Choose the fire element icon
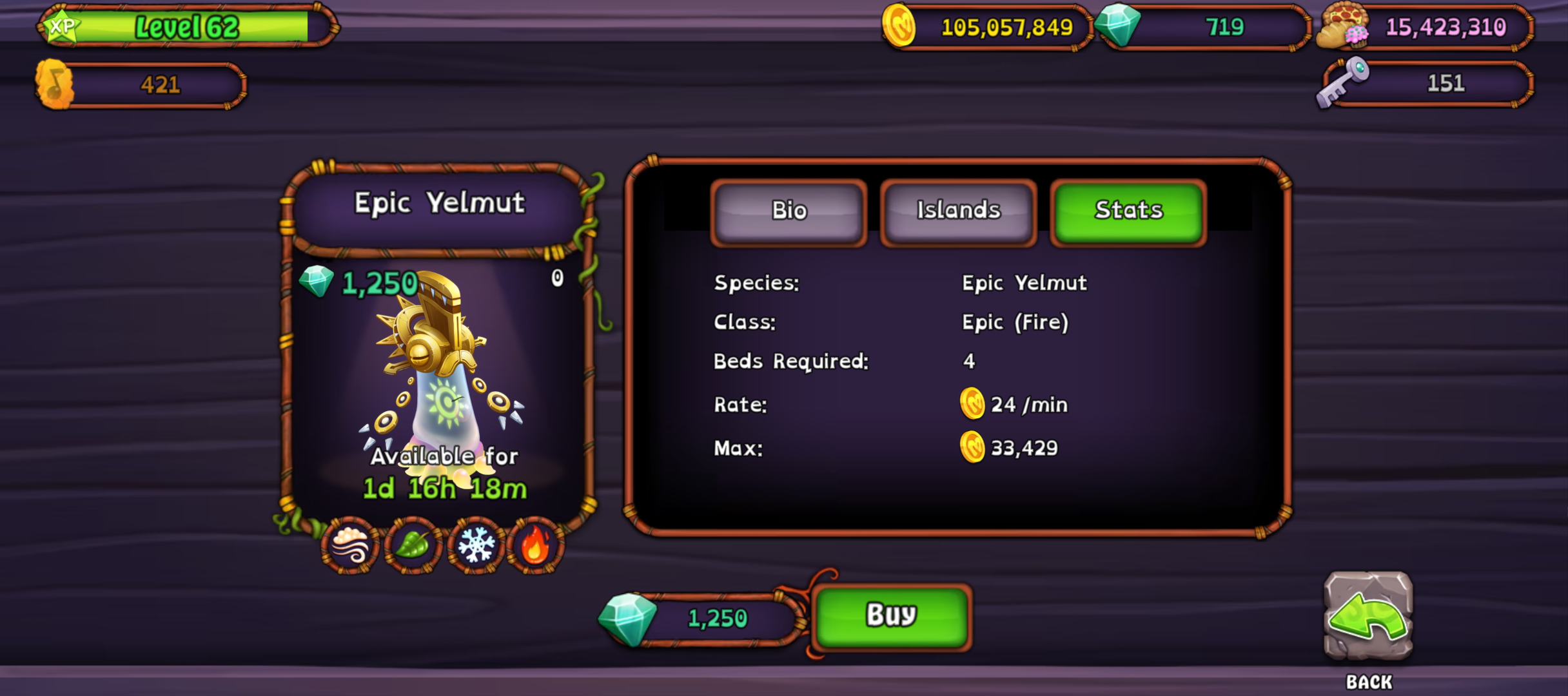Screen dimensions: 1568x696 [536, 546]
